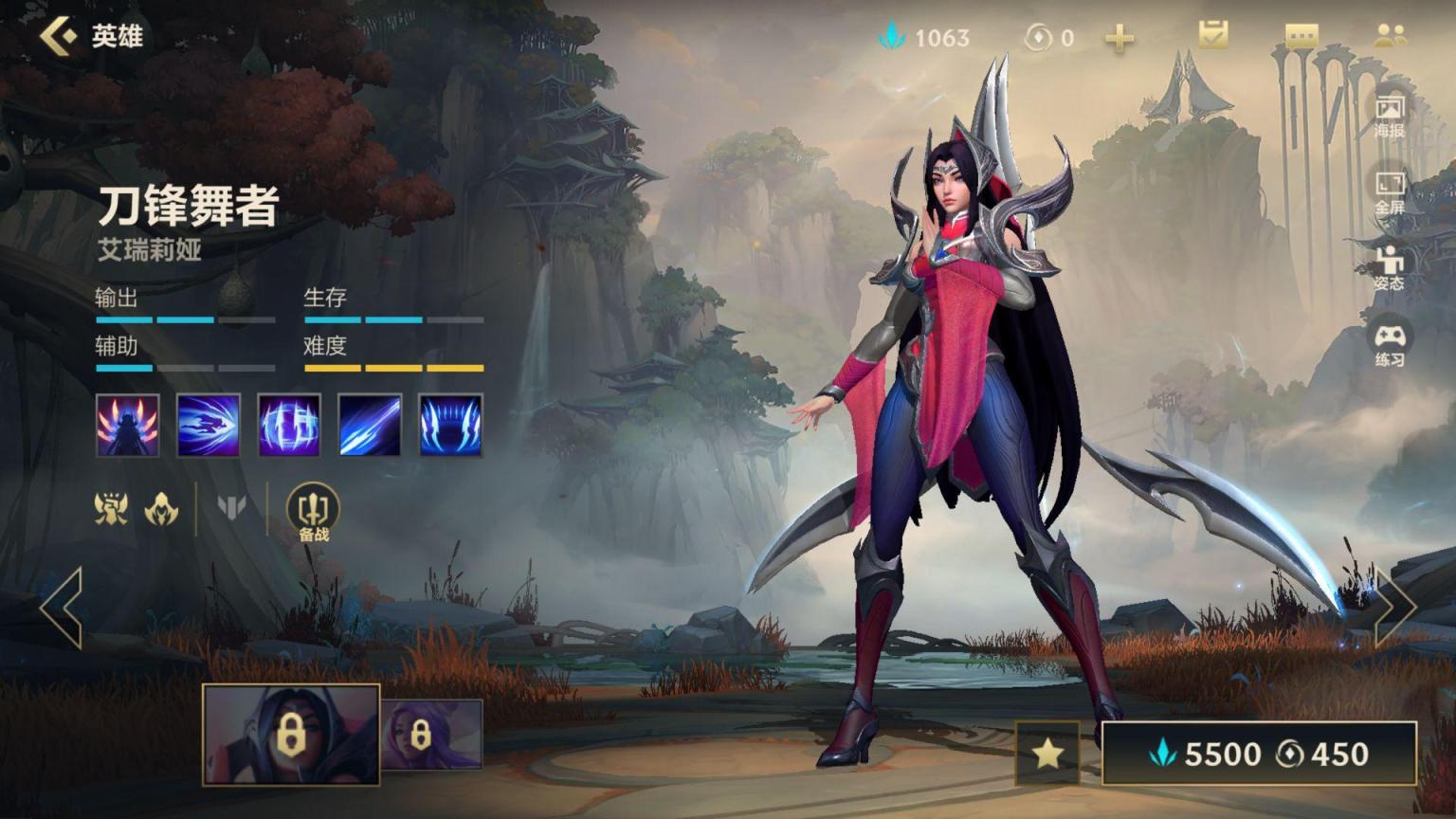Select the locked purple-haired skin thumbnail
The image size is (1456, 819).
coord(431,735)
